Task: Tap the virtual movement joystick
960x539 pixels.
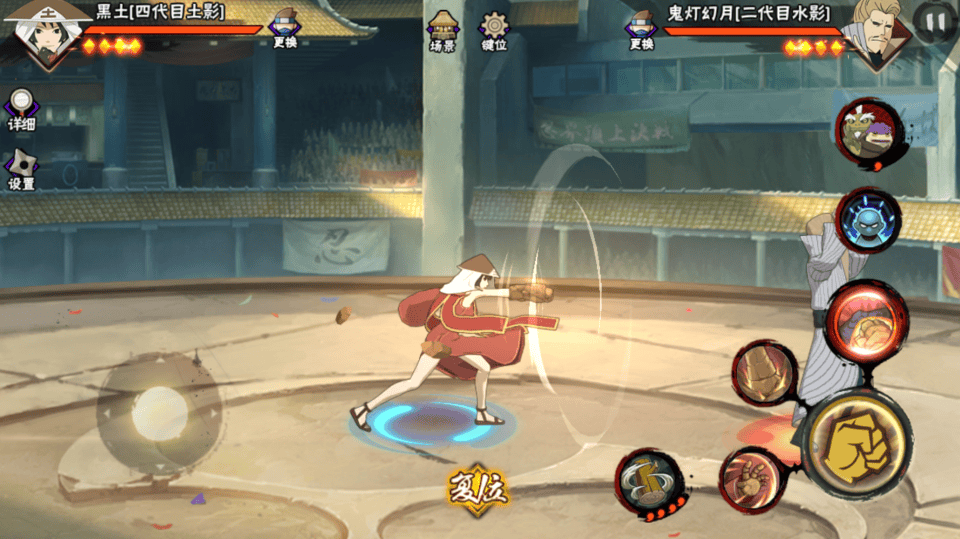Action: [159, 412]
